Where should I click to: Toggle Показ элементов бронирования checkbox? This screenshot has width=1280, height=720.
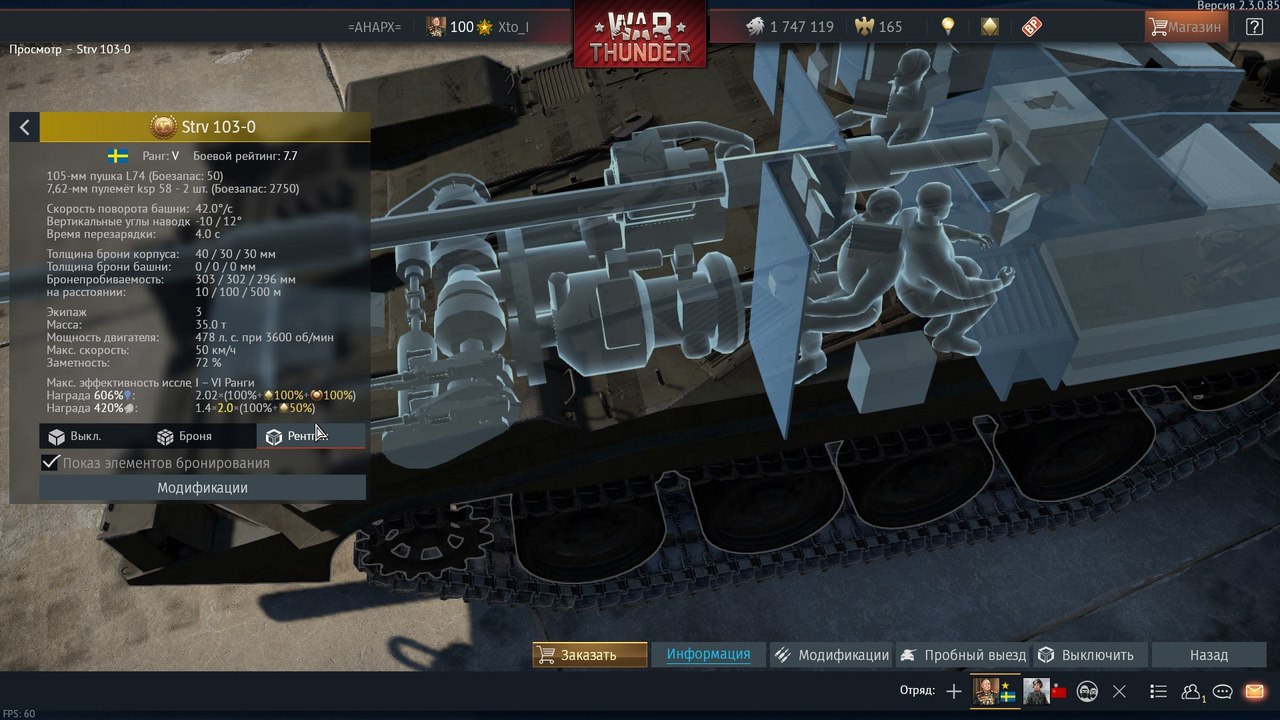tap(50, 463)
